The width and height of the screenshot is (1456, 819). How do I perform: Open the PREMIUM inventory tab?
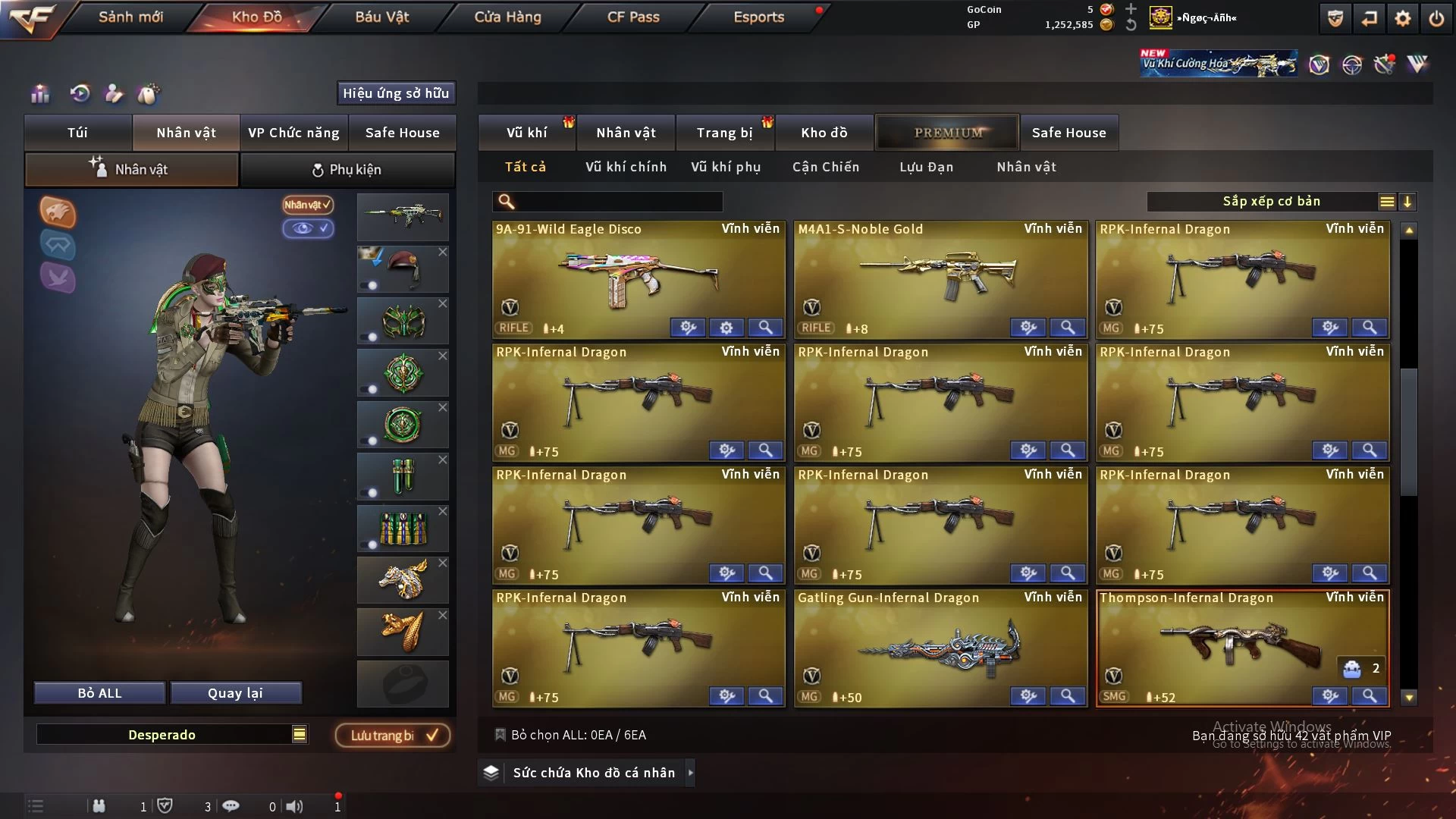click(947, 133)
